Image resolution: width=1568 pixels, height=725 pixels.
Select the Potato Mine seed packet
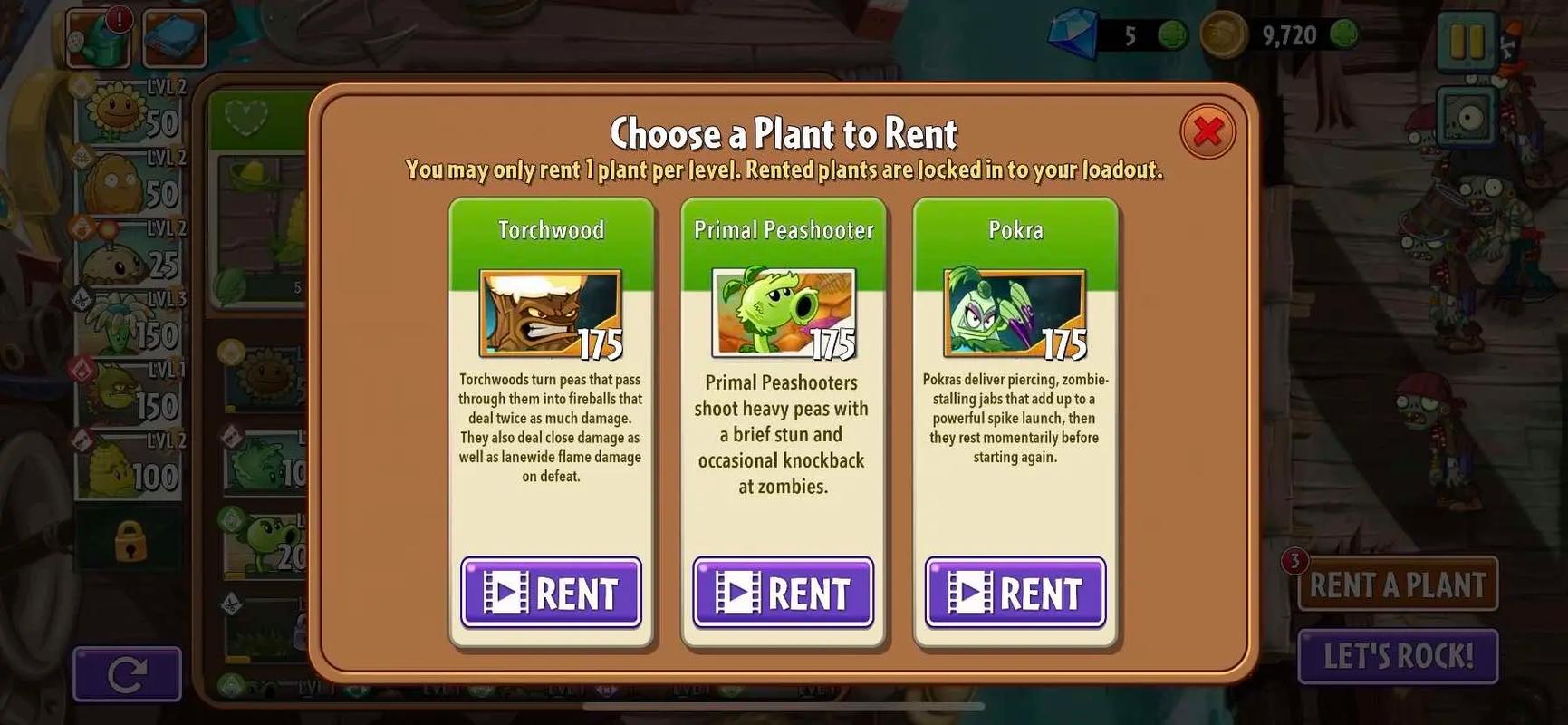coord(132,254)
